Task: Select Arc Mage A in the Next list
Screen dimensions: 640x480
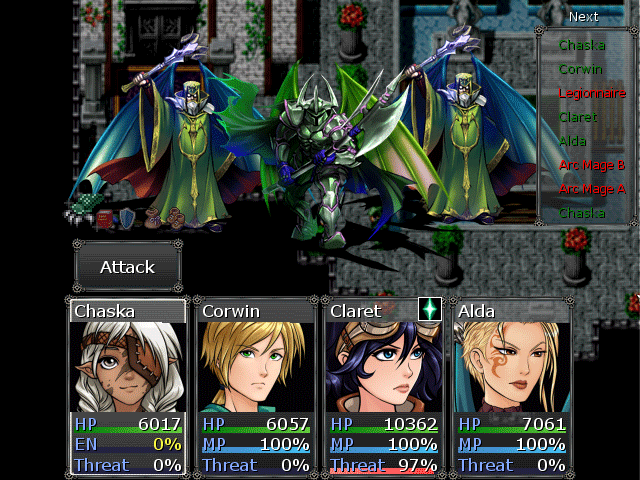Action: [592, 189]
